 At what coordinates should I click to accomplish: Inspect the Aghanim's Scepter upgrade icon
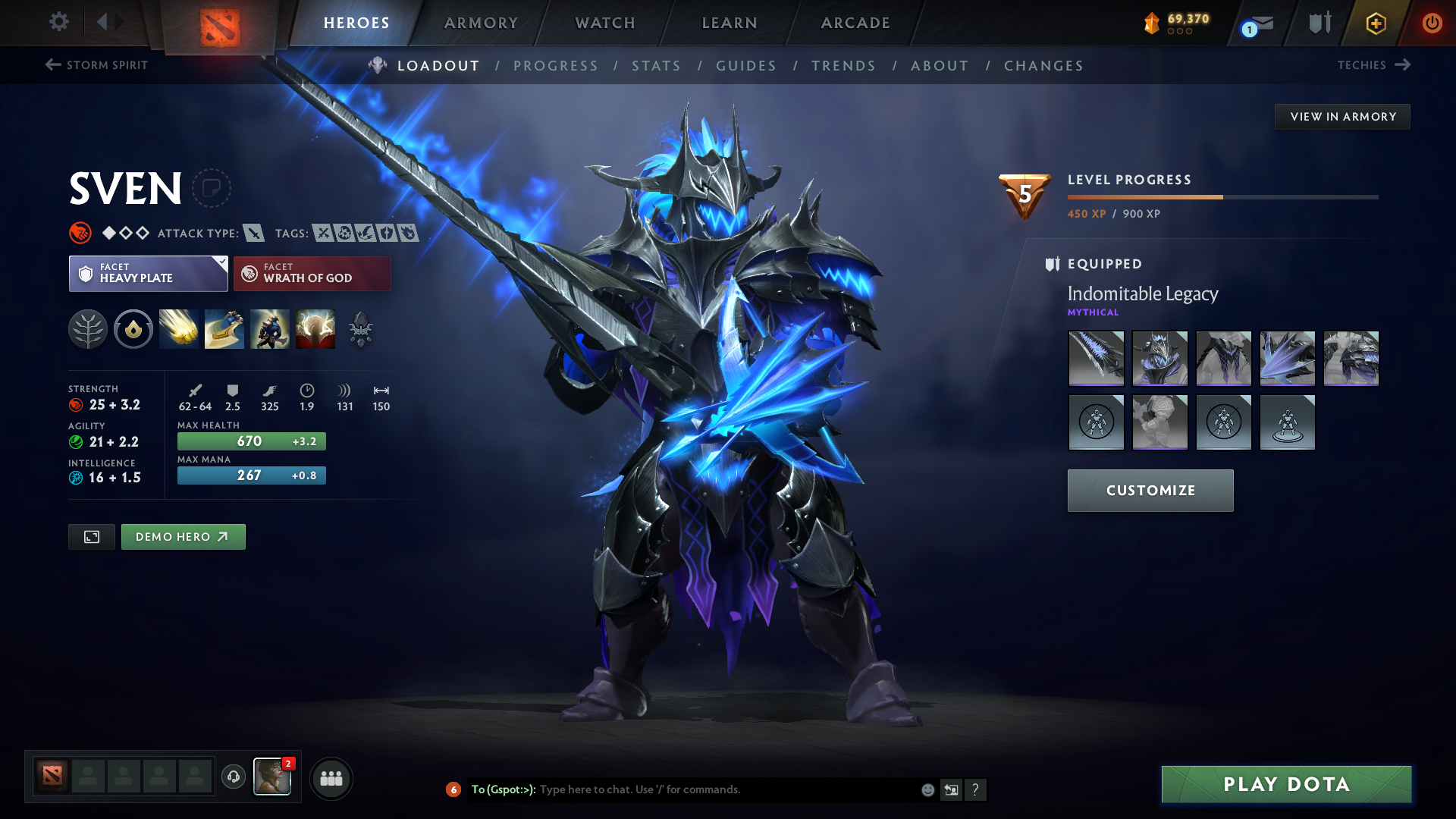pyautogui.click(x=361, y=328)
